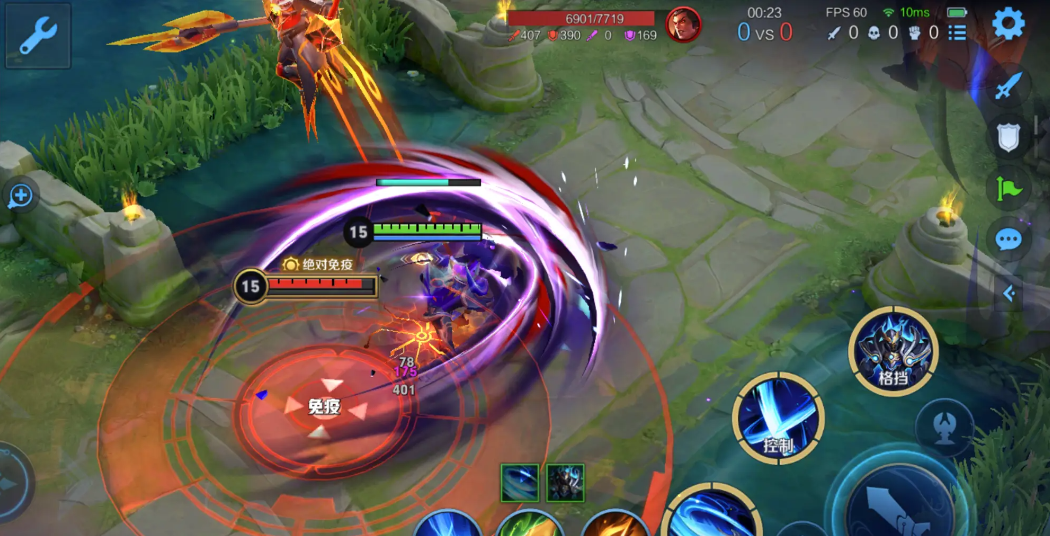This screenshot has height=536, width=1050.
Task: Tap the white shield defend signal
Action: click(x=1008, y=137)
